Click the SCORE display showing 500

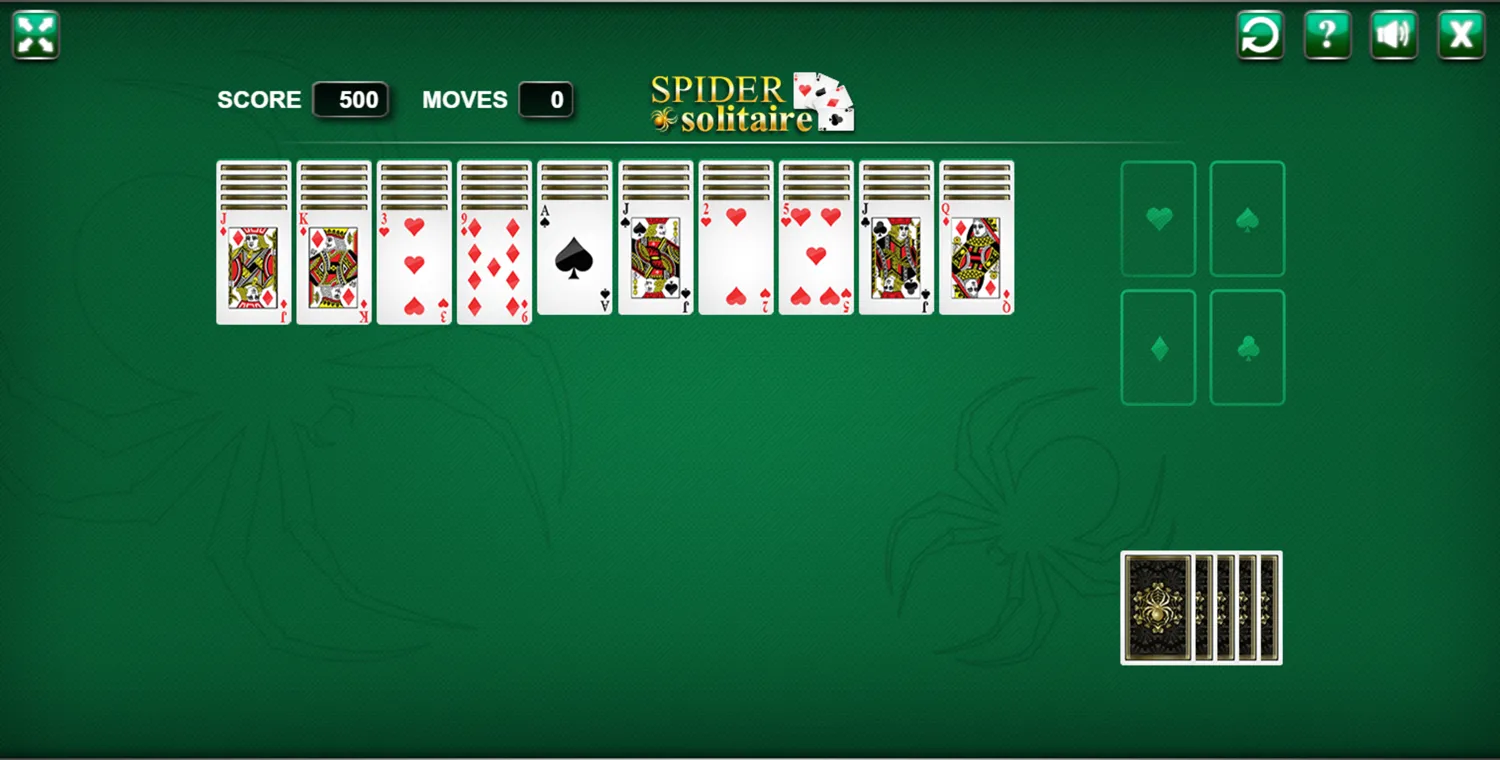[351, 99]
